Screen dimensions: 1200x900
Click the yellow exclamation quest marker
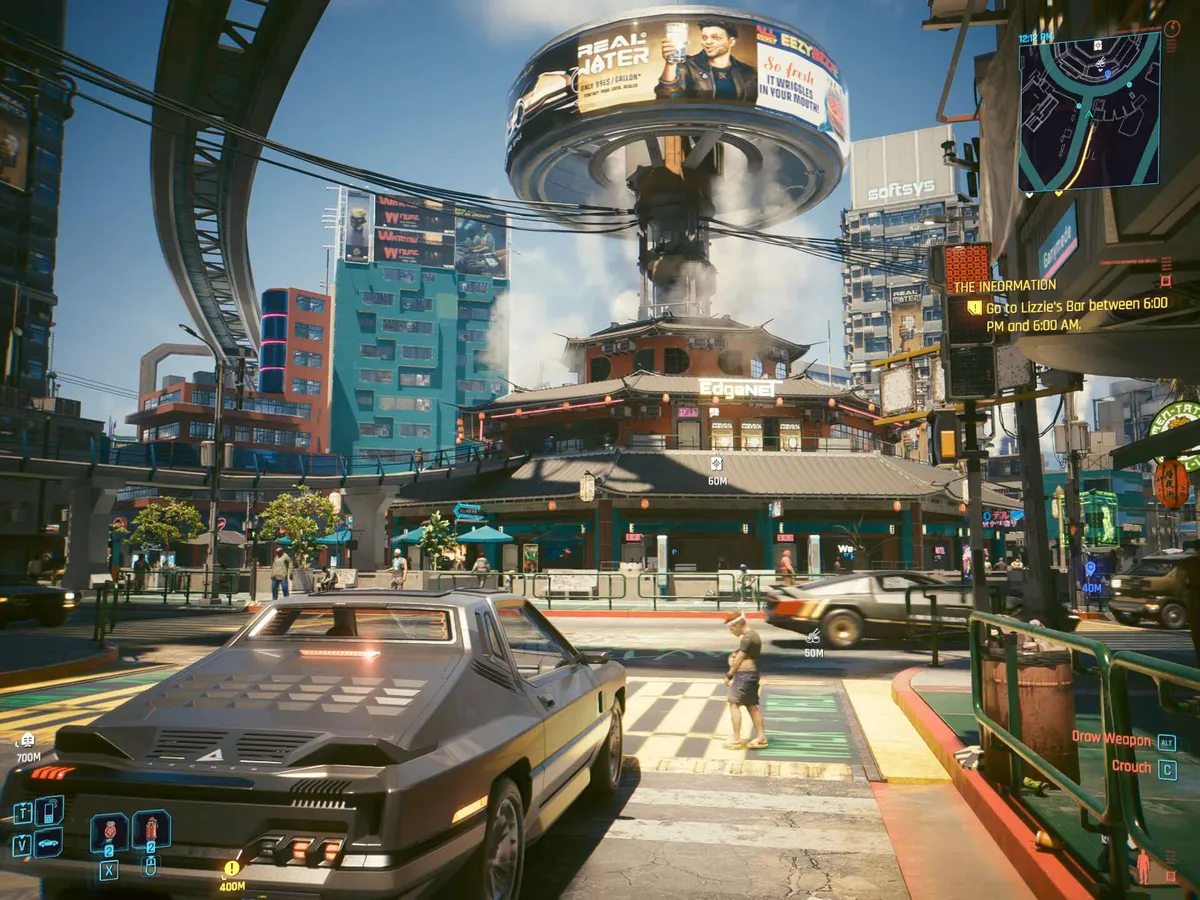232,868
